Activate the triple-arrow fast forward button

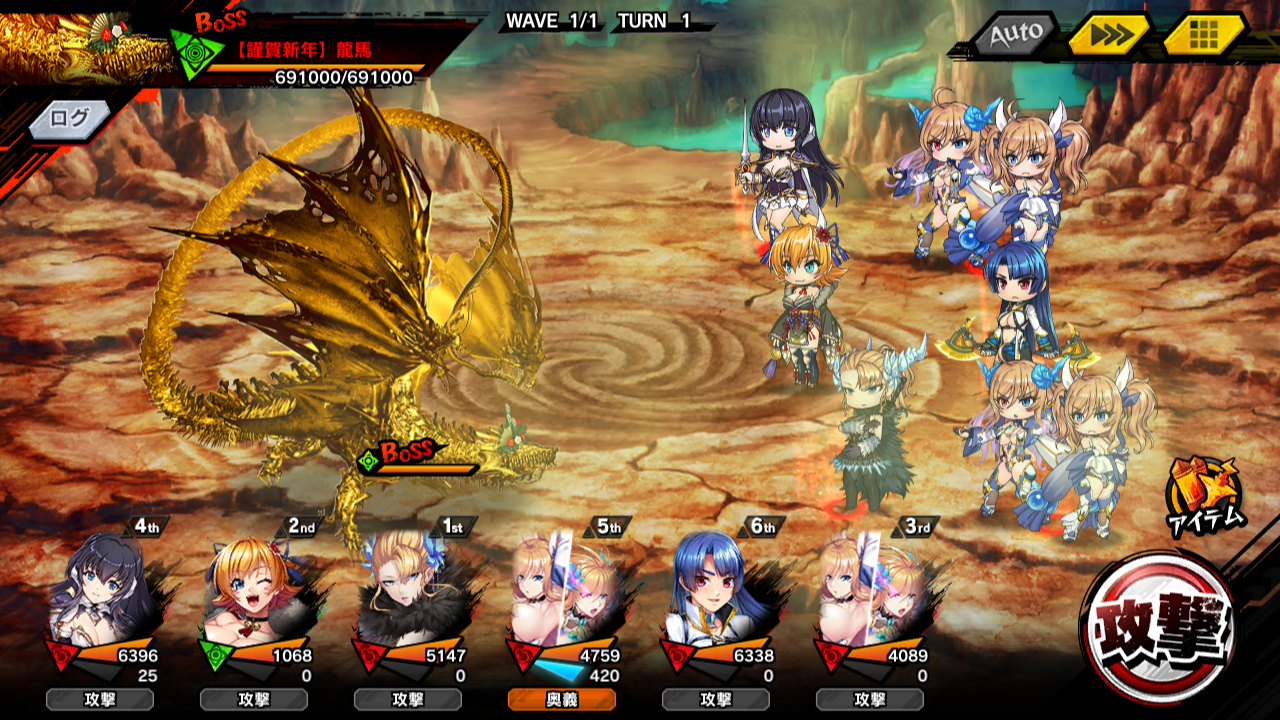click(x=1108, y=36)
